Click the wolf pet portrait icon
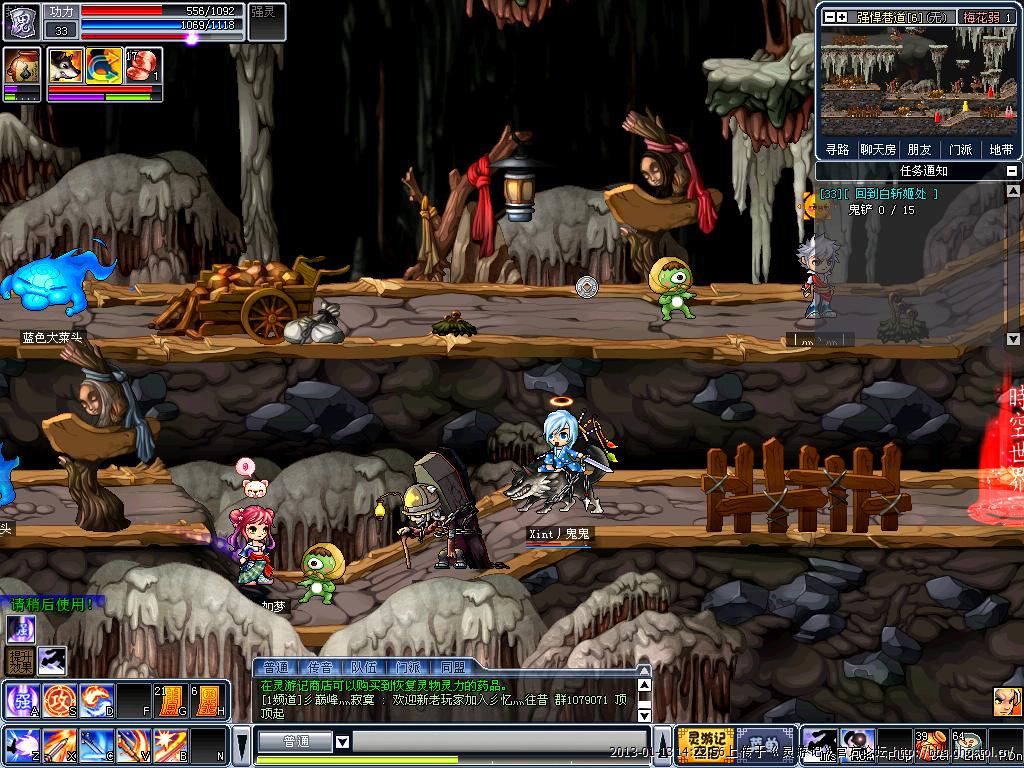 (66, 66)
